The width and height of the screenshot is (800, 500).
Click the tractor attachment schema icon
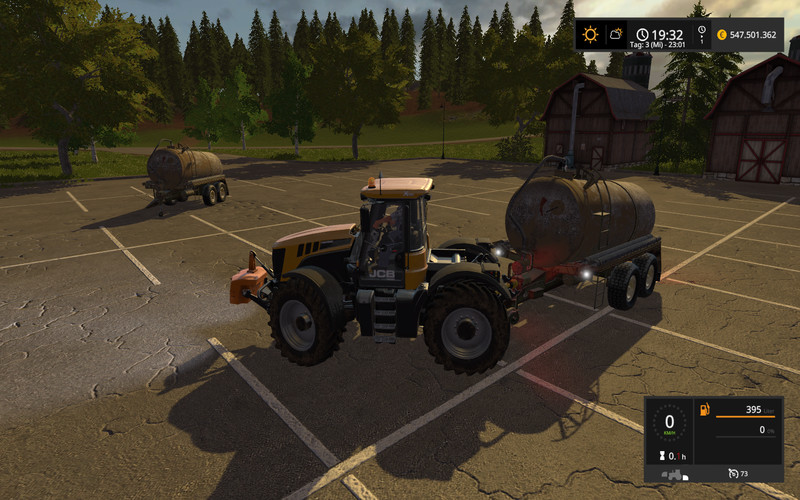673,473
